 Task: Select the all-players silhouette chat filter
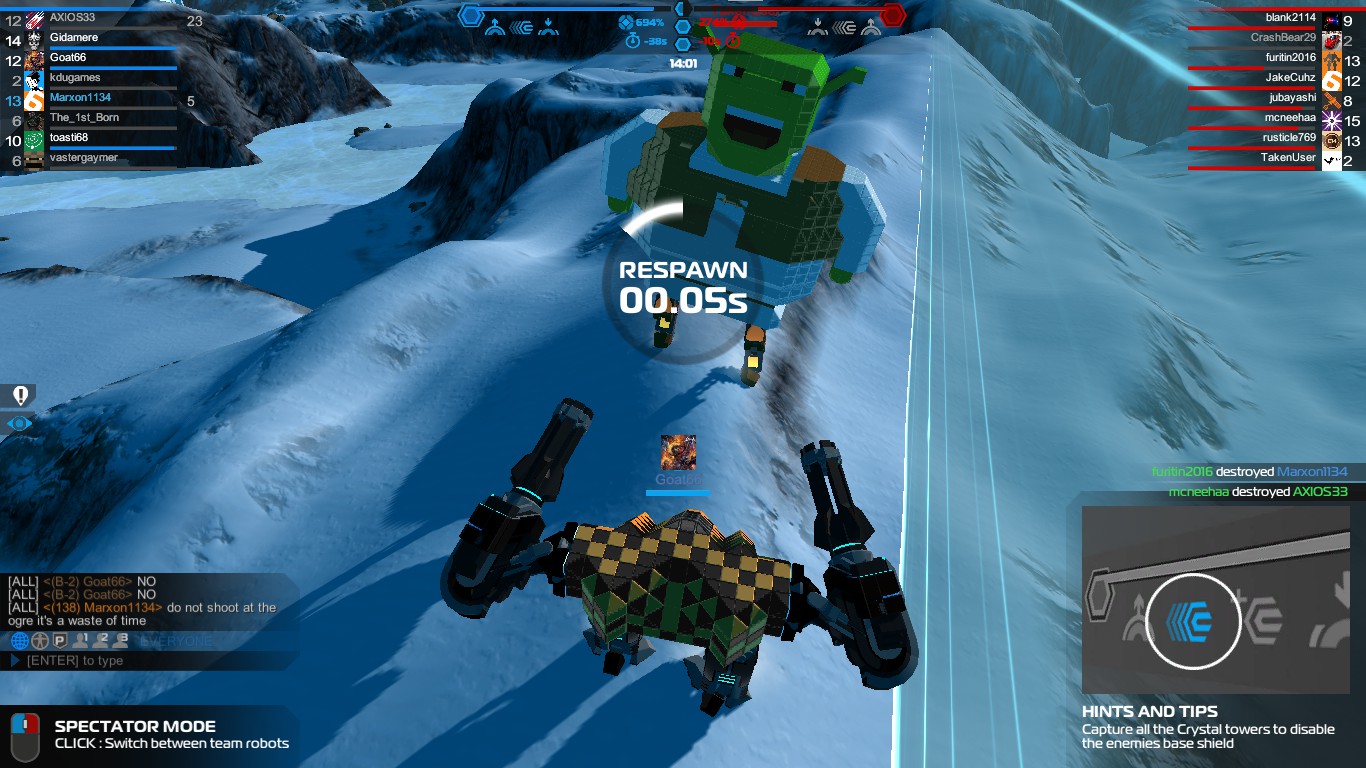(38, 641)
